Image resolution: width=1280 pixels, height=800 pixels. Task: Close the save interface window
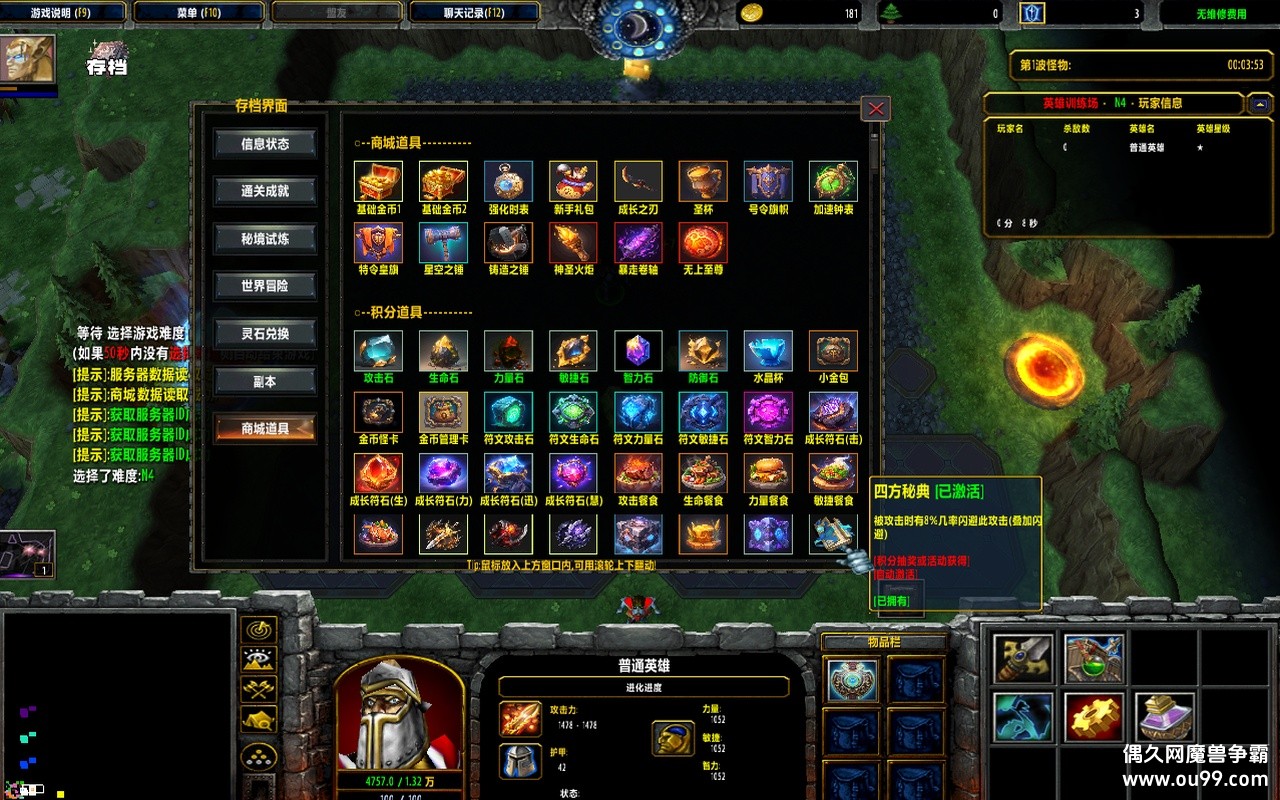point(876,109)
